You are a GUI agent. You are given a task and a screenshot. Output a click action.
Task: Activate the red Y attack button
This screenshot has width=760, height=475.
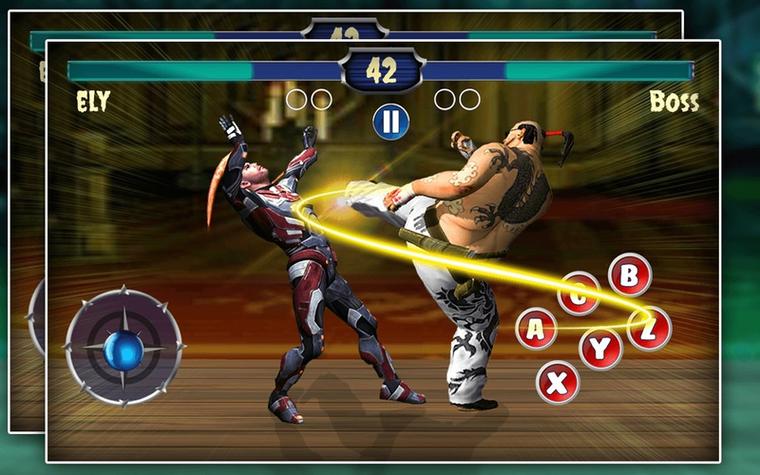coord(600,349)
